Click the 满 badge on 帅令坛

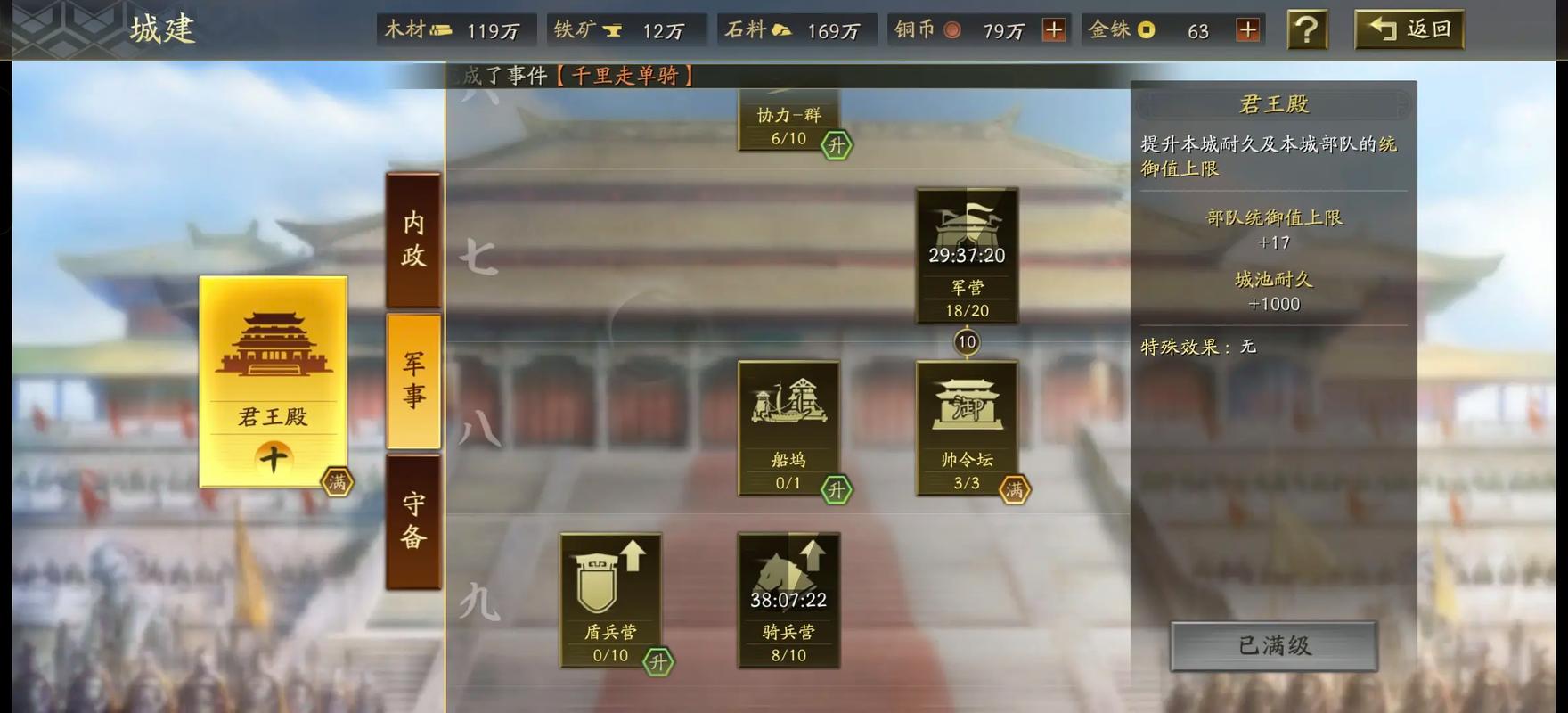pos(1015,489)
